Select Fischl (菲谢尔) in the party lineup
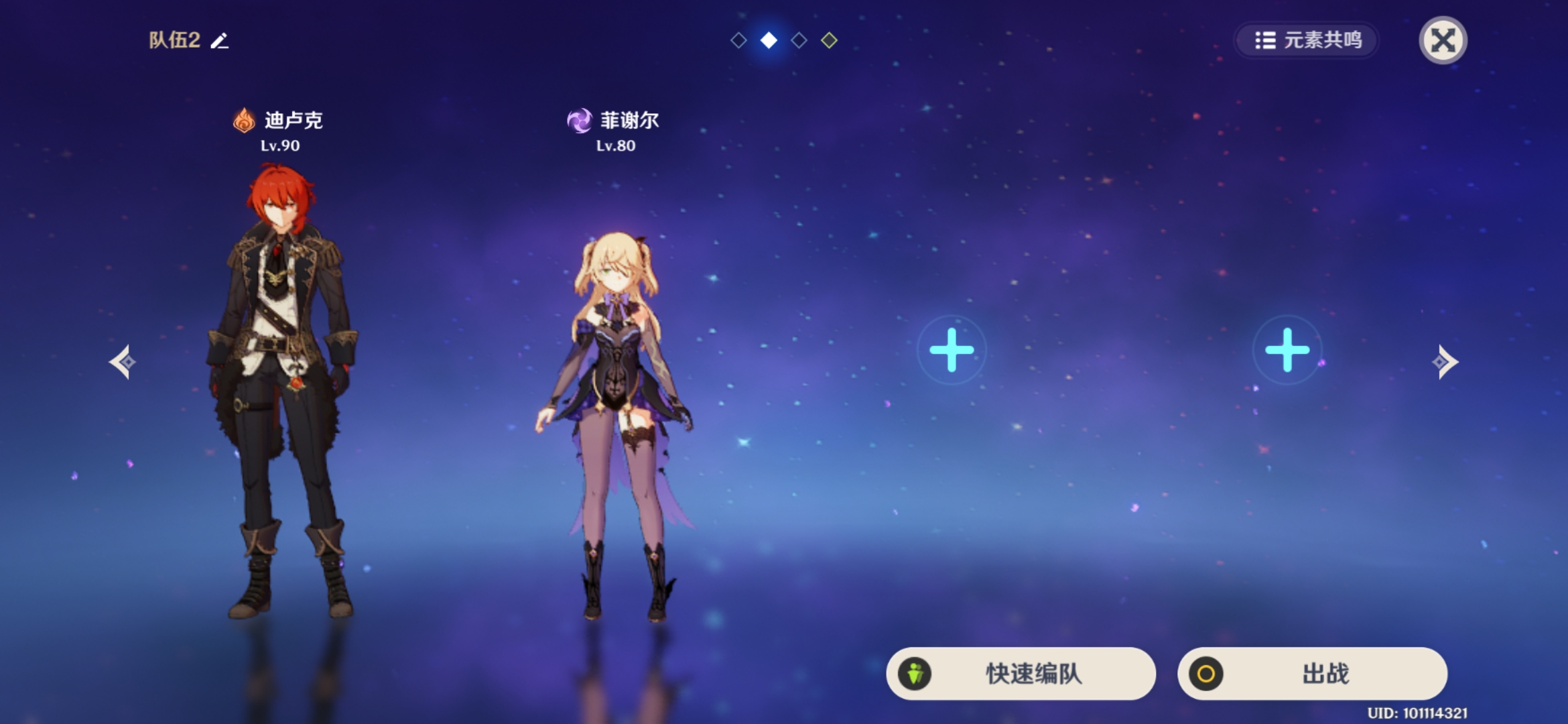The image size is (1568, 724). click(x=615, y=422)
